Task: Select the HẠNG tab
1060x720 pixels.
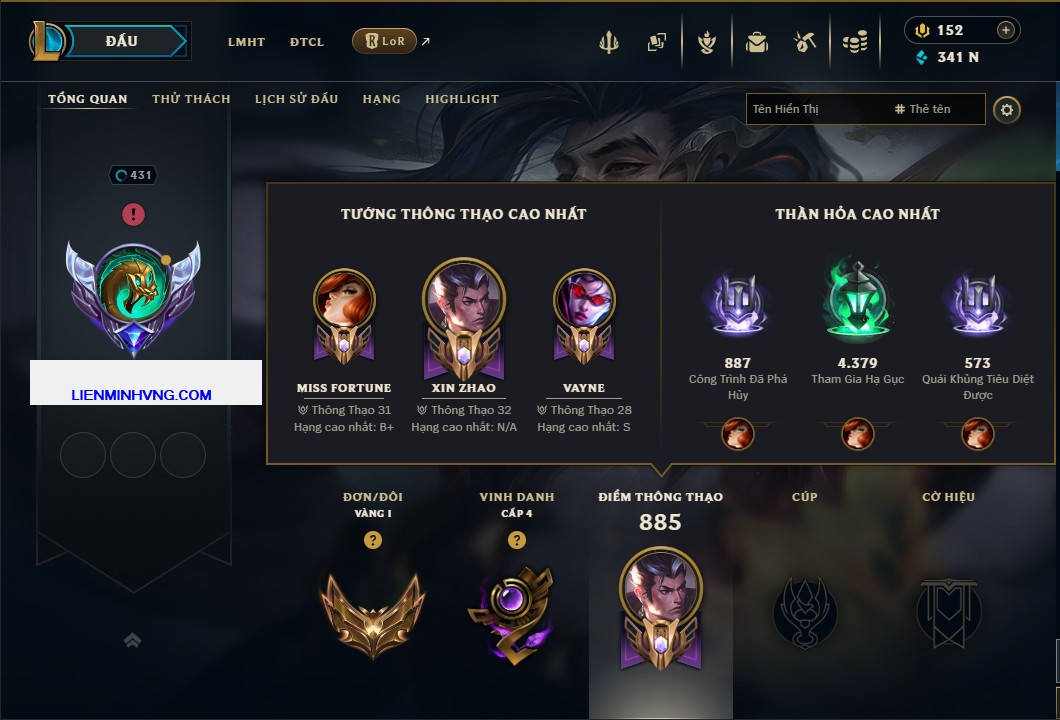Action: click(x=381, y=99)
